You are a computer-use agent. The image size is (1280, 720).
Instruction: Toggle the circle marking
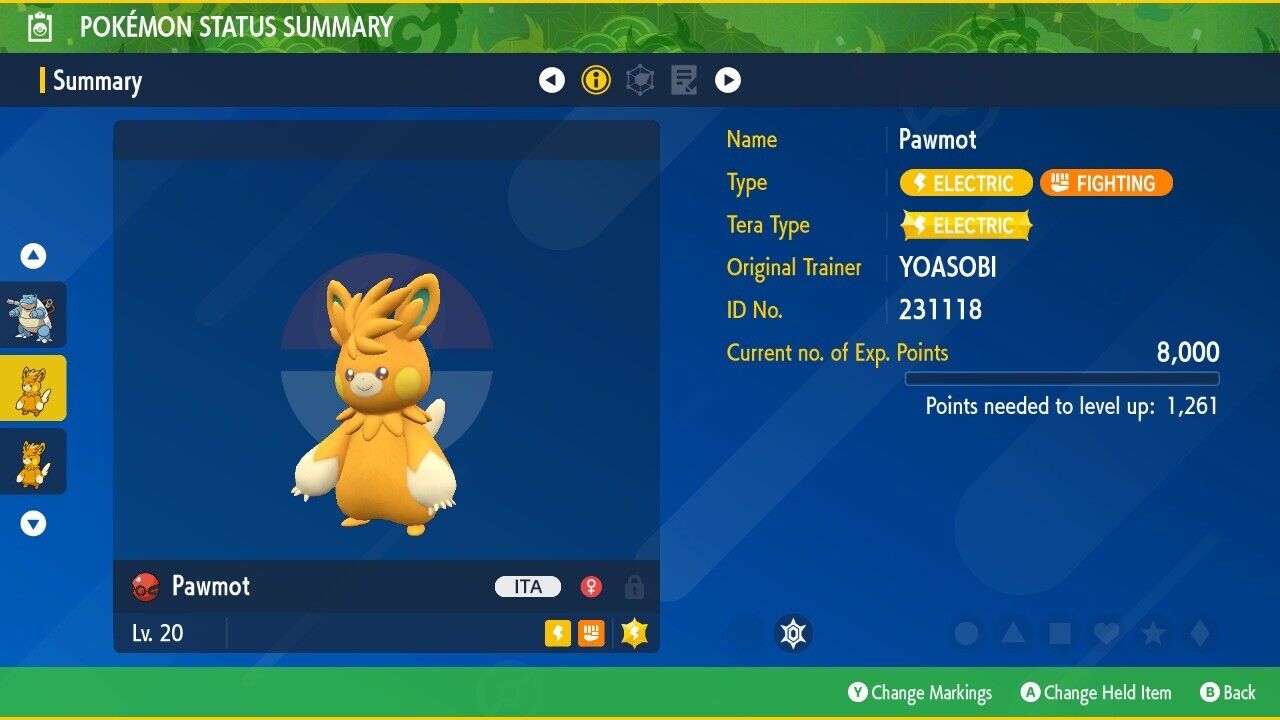pos(966,633)
